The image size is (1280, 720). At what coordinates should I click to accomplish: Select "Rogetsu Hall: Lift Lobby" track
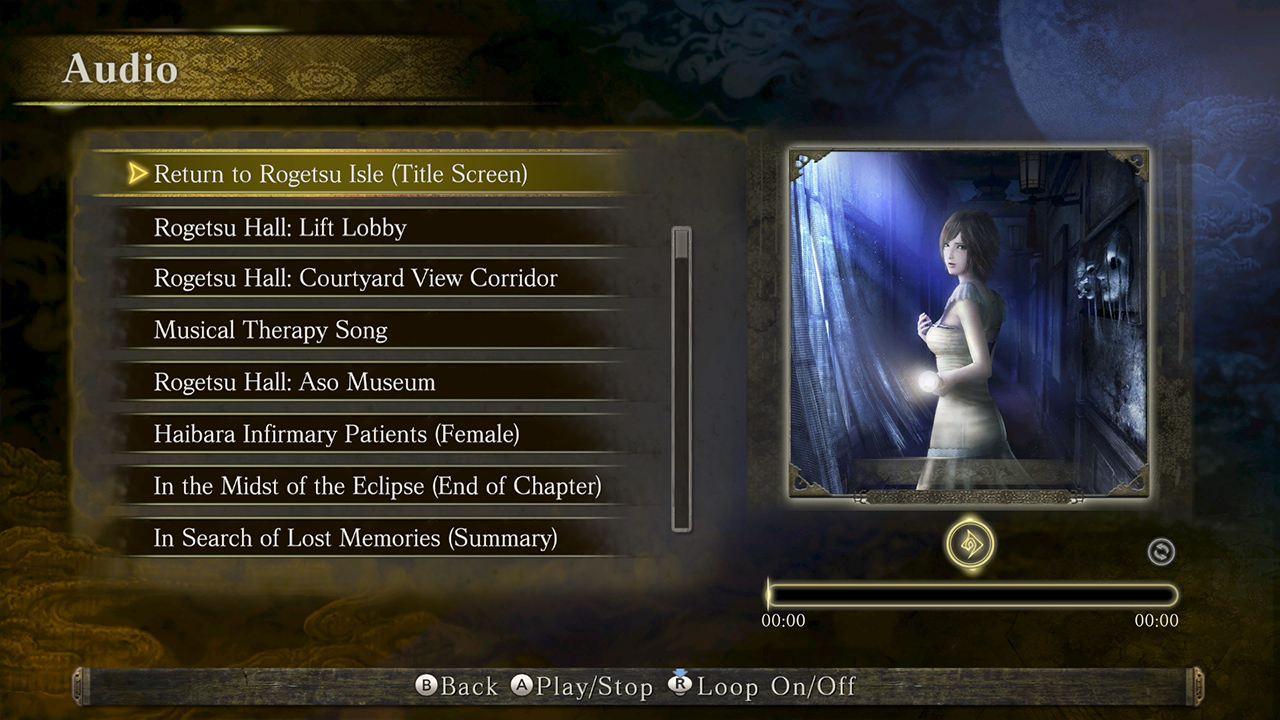tap(280, 227)
